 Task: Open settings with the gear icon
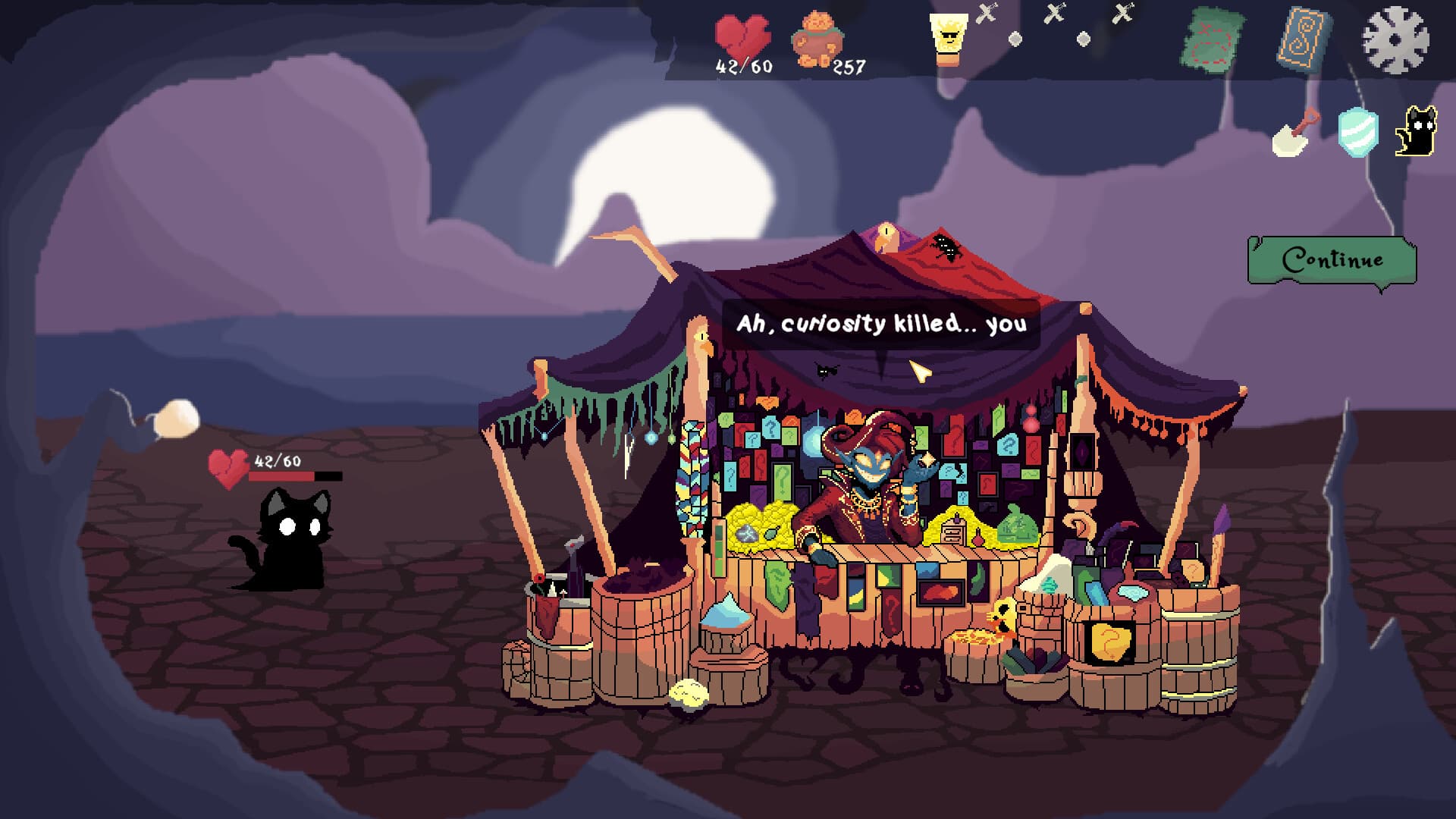click(1395, 39)
